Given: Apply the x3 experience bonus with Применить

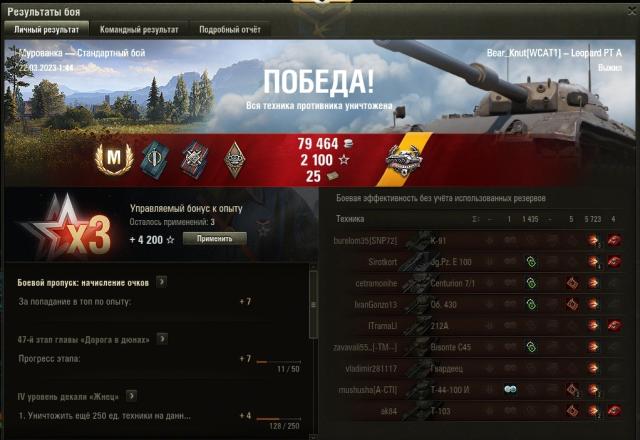Looking at the screenshot, I should 214,239.
